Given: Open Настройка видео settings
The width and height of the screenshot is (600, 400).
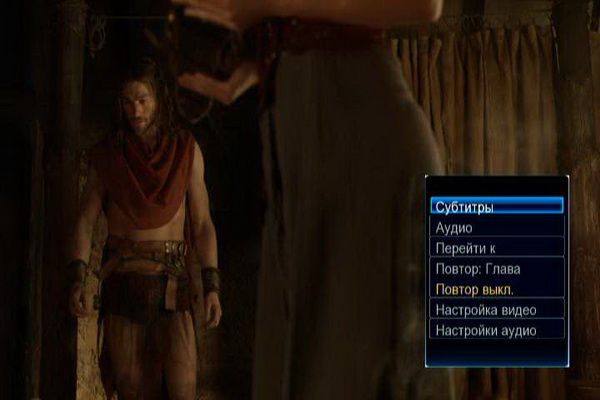Looking at the screenshot, I should 497,309.
